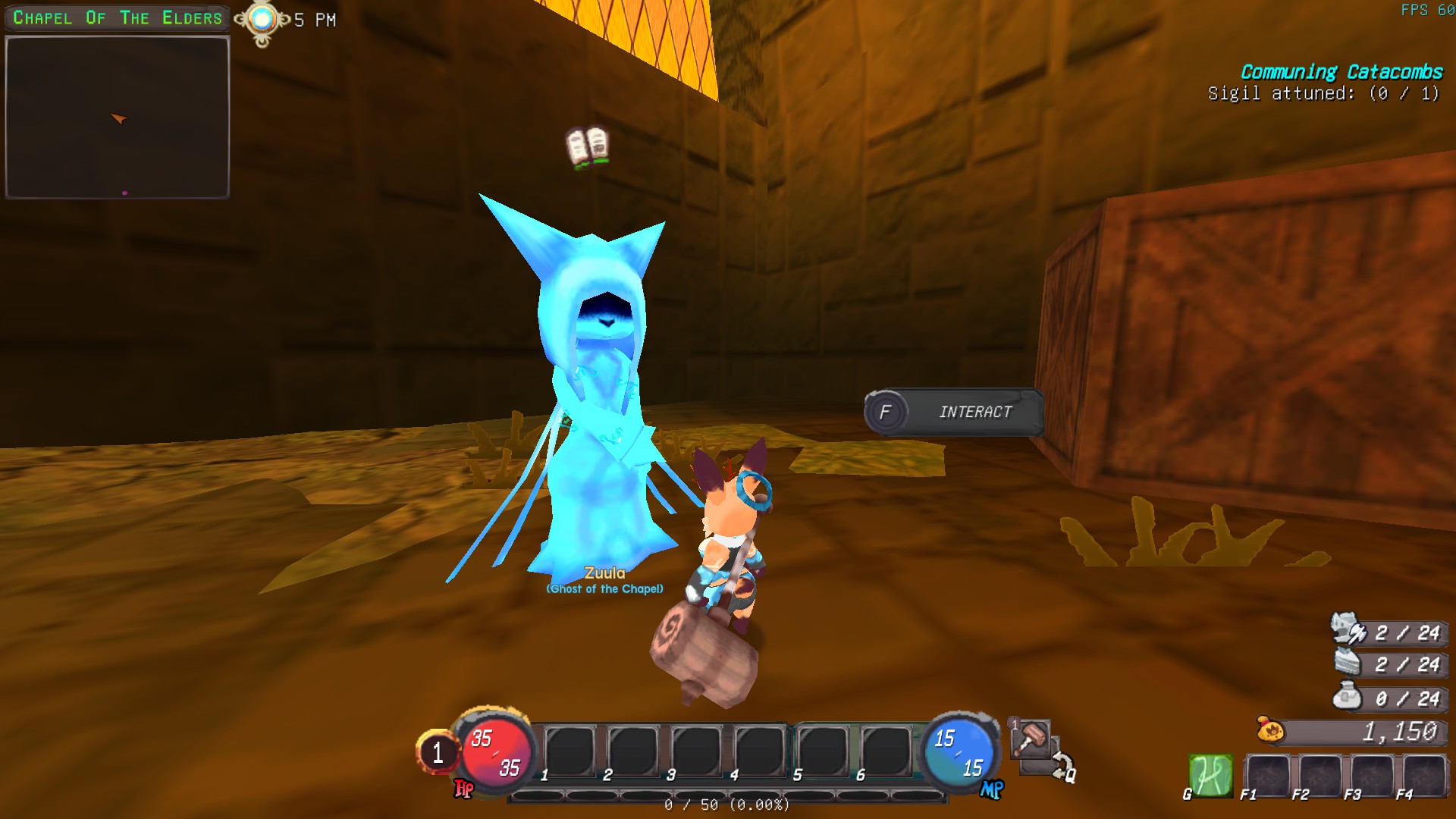Open the trade items pouch icon
1456x819 pixels.
(1348, 697)
